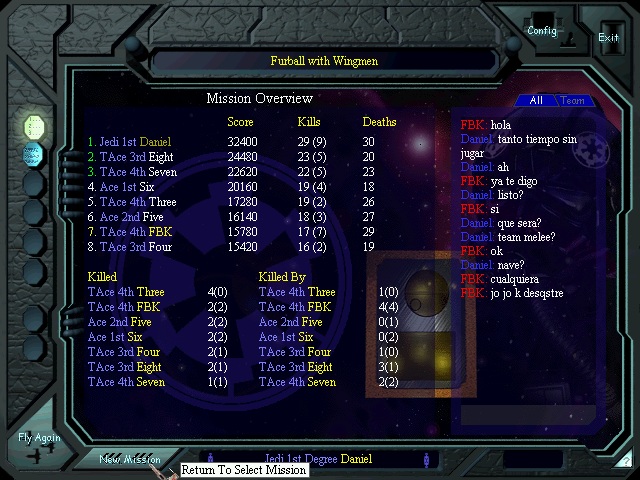This screenshot has height=480, width=640.
Task: Select player row Ace 1st Six
Action: click(120, 187)
